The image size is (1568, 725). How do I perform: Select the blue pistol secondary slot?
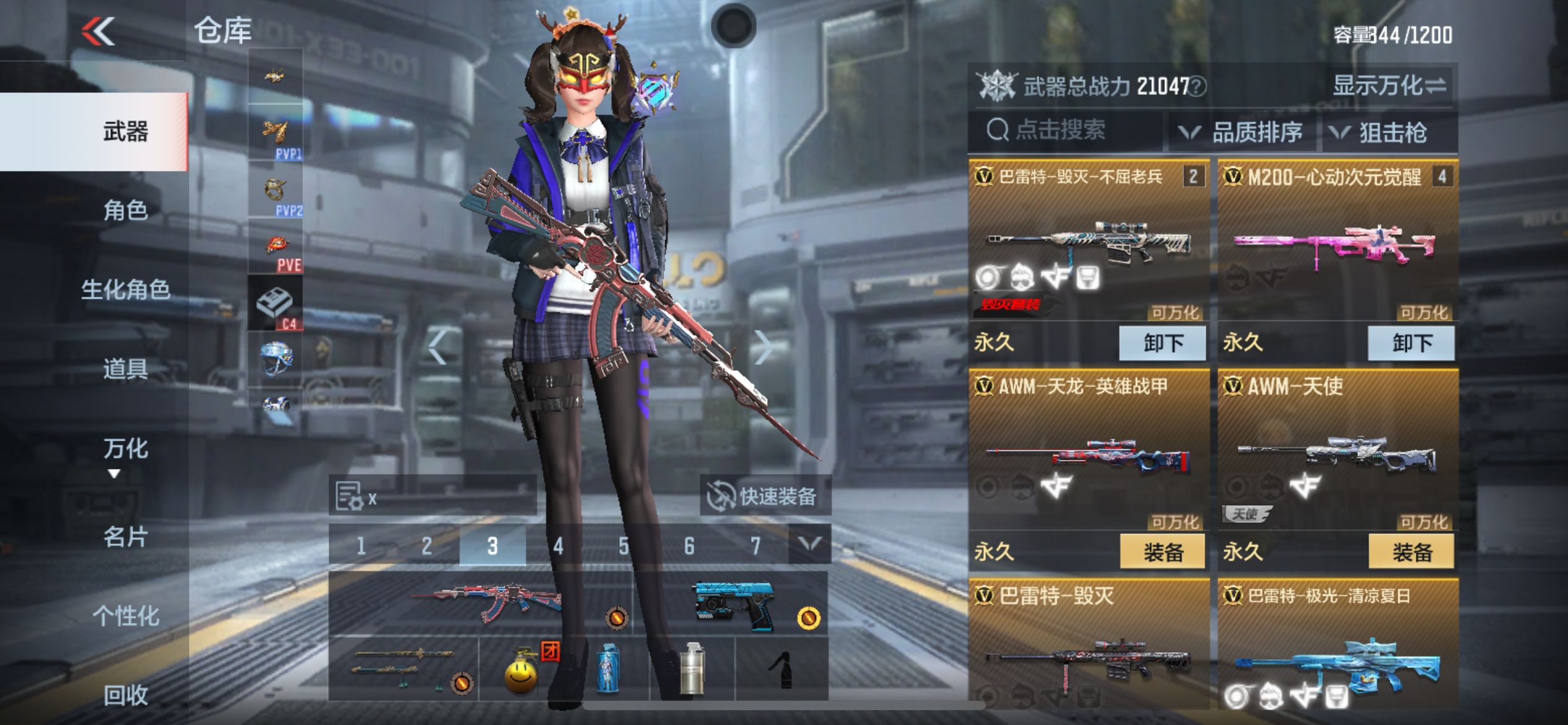click(734, 604)
